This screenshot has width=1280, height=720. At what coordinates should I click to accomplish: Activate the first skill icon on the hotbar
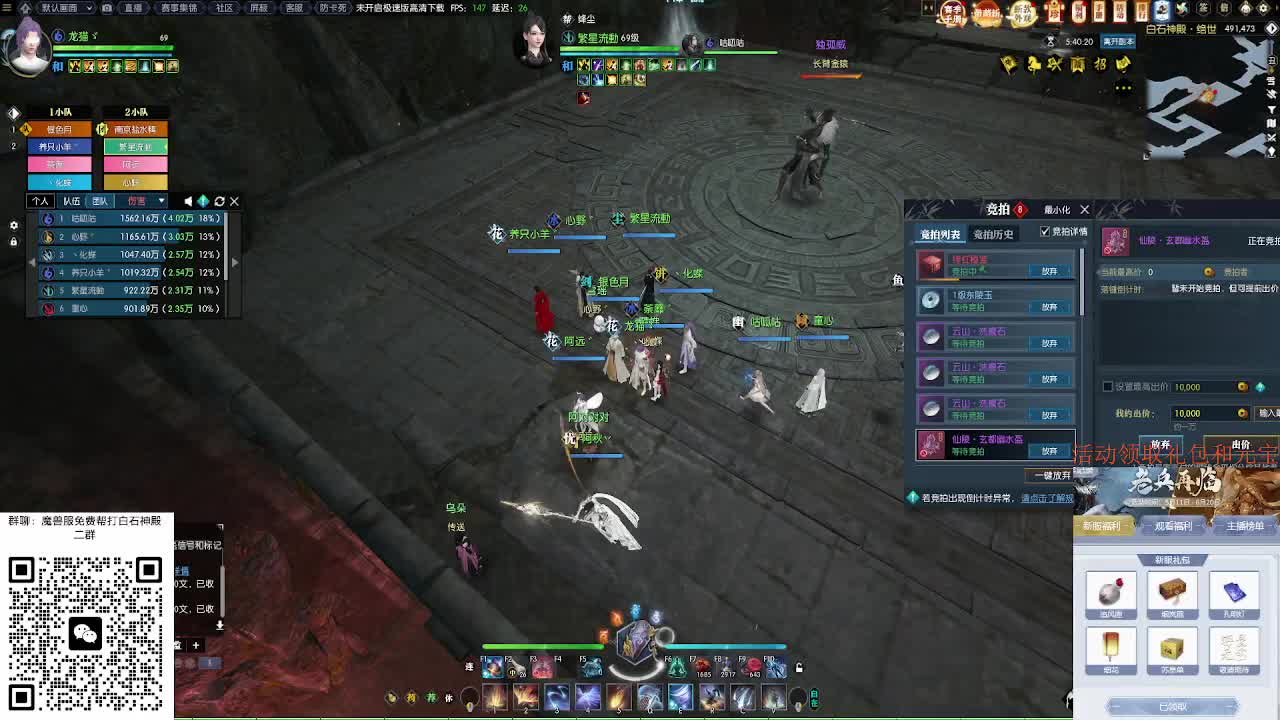(495, 699)
